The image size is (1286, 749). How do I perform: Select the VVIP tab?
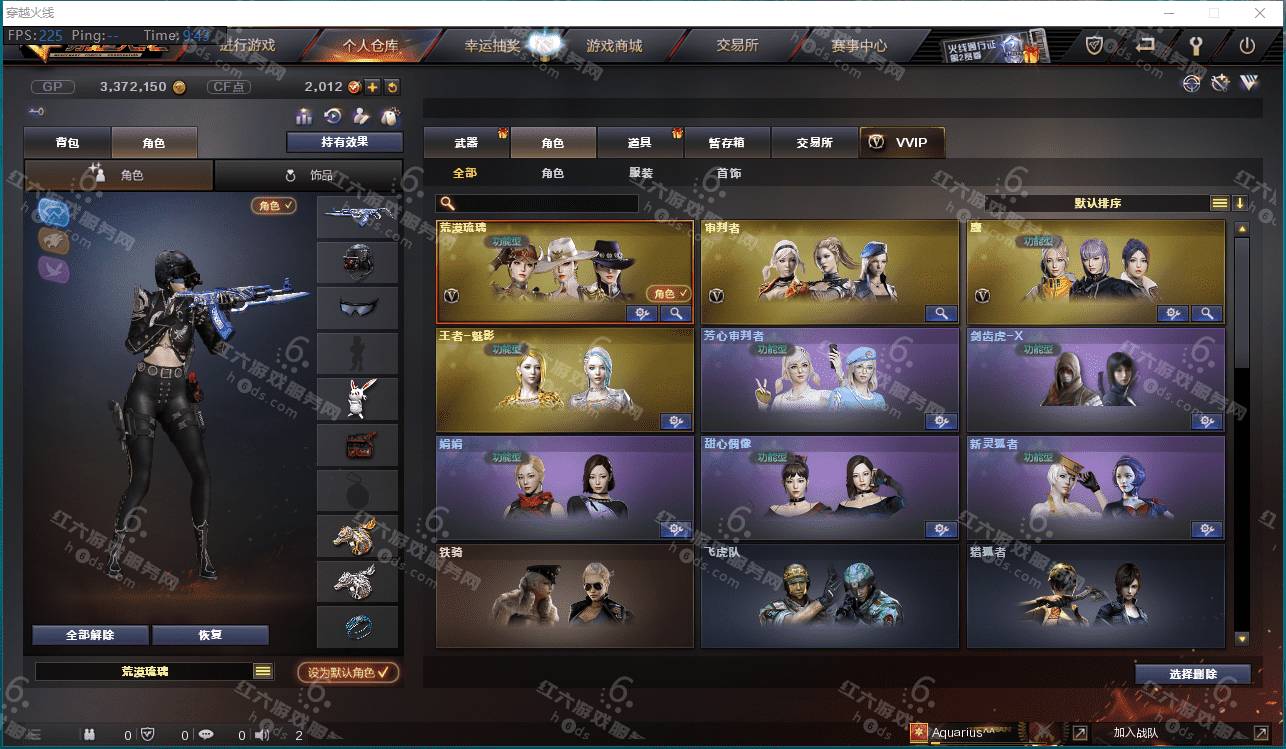click(x=901, y=143)
